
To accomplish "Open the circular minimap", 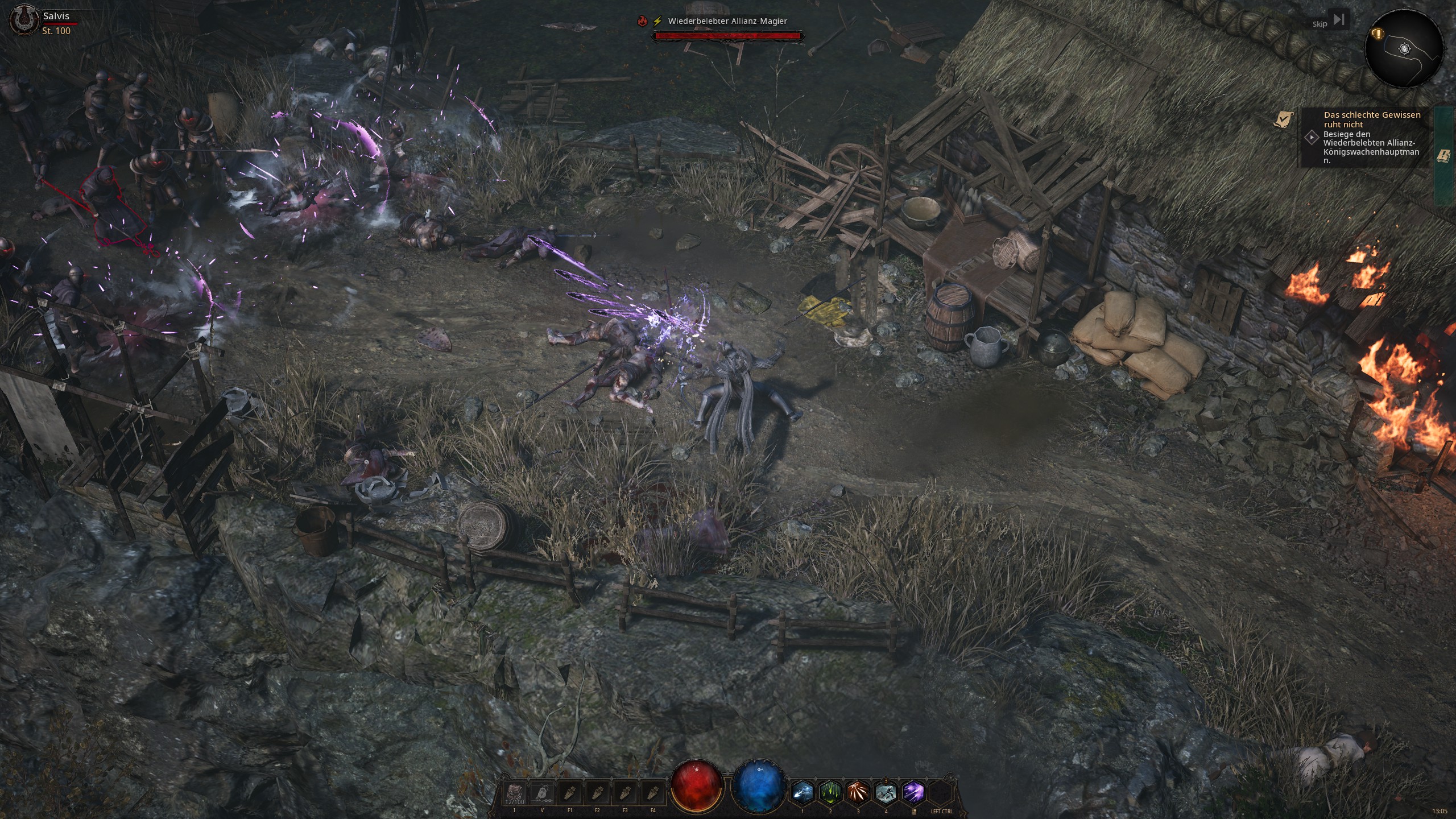I will coord(1404,49).
